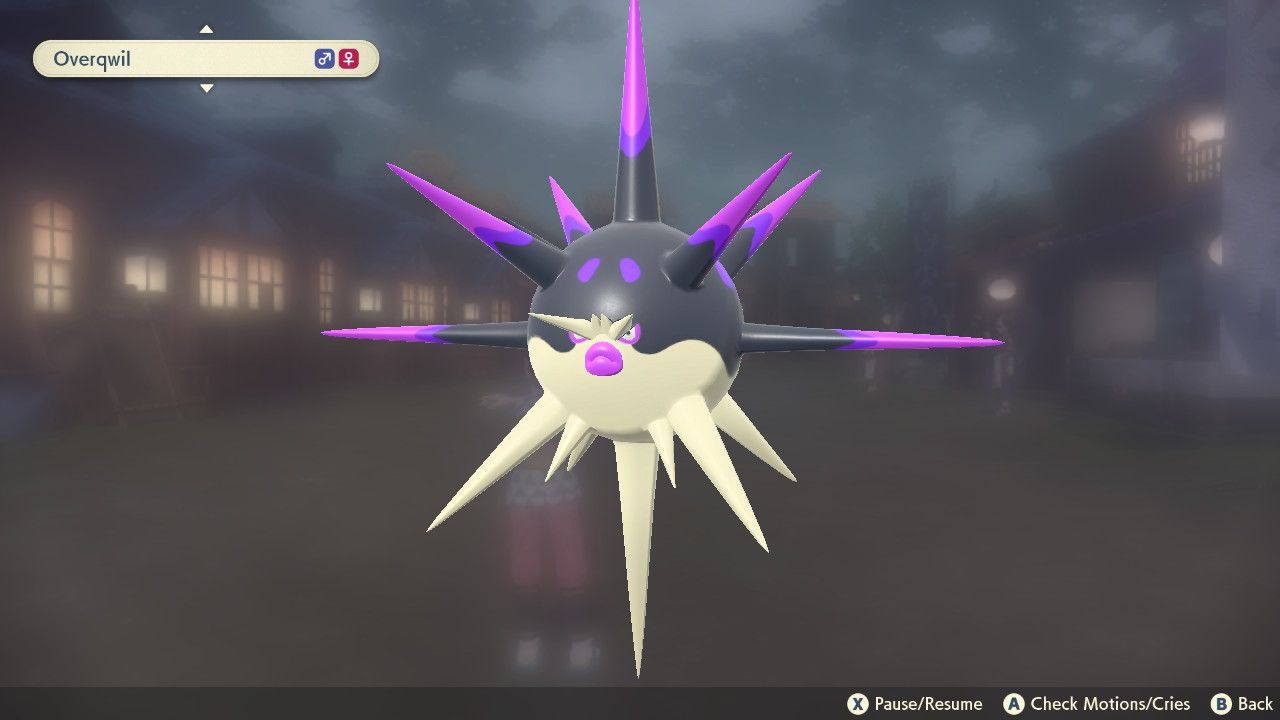Switch to the next Pokémon with the down chevron
1280x720 pixels.
207,88
